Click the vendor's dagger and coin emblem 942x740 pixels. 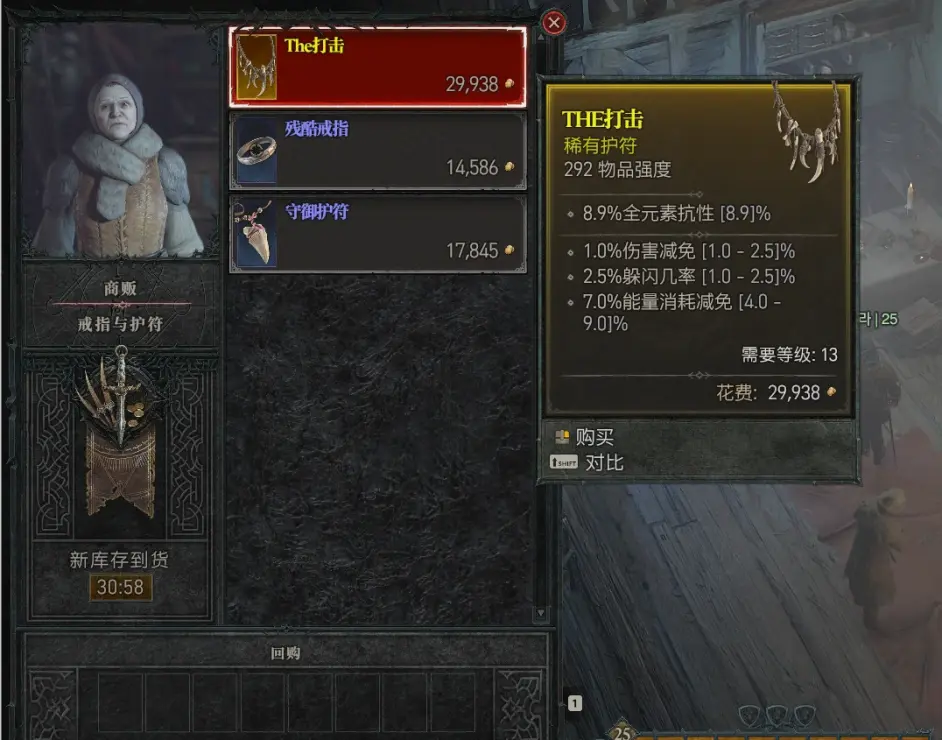pyautogui.click(x=120, y=430)
